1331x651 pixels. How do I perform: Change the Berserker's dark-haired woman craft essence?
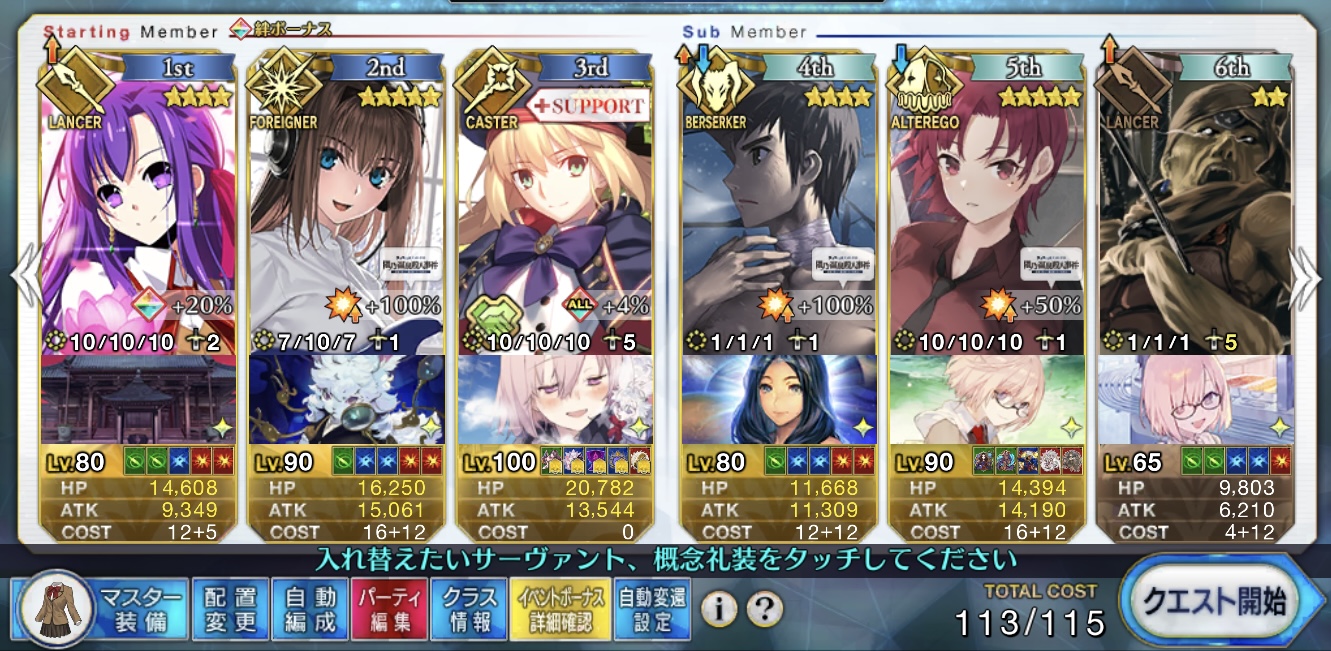[x=778, y=400]
